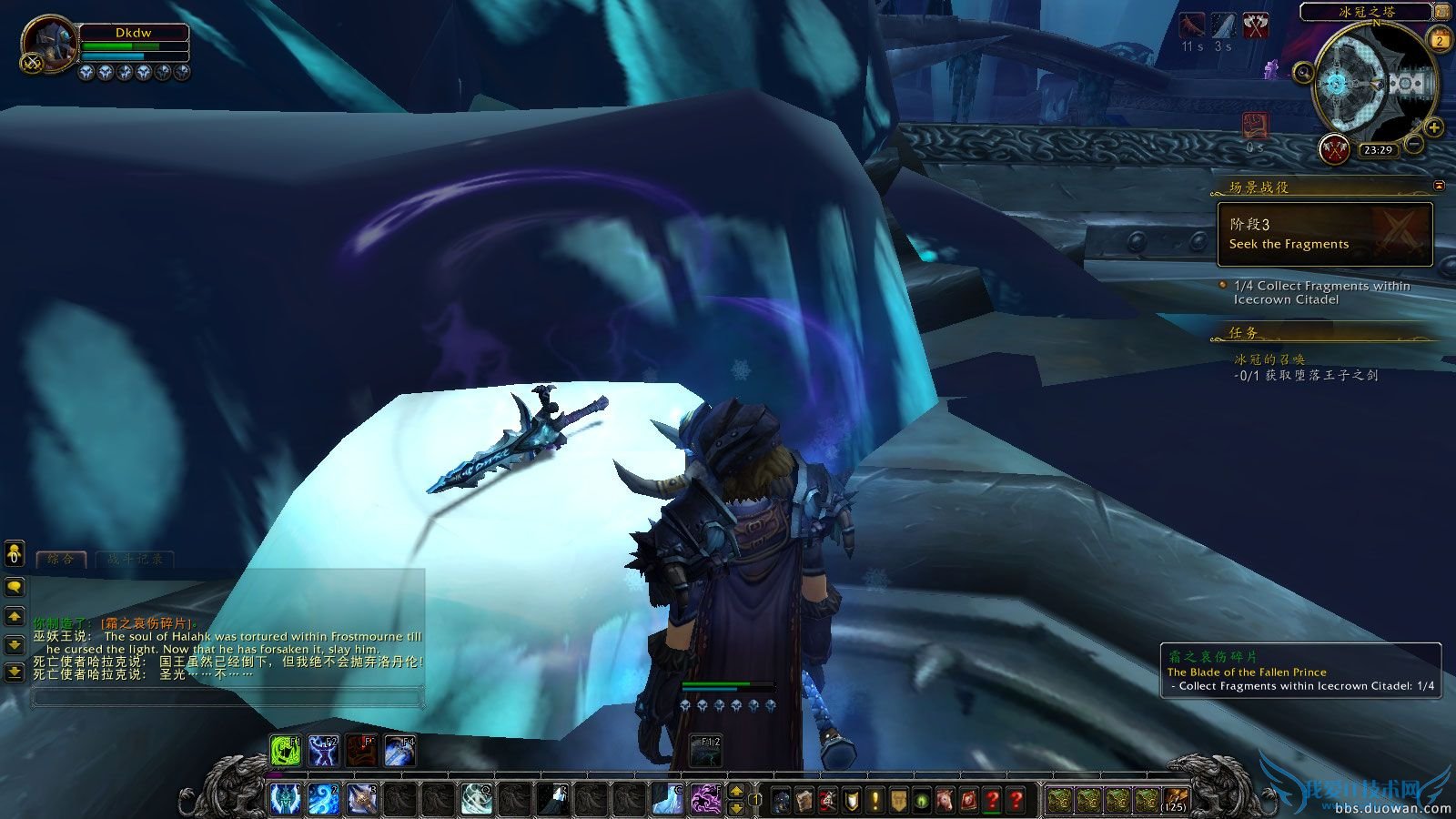Click the purple swirl ability in the F slot

(x=704, y=799)
